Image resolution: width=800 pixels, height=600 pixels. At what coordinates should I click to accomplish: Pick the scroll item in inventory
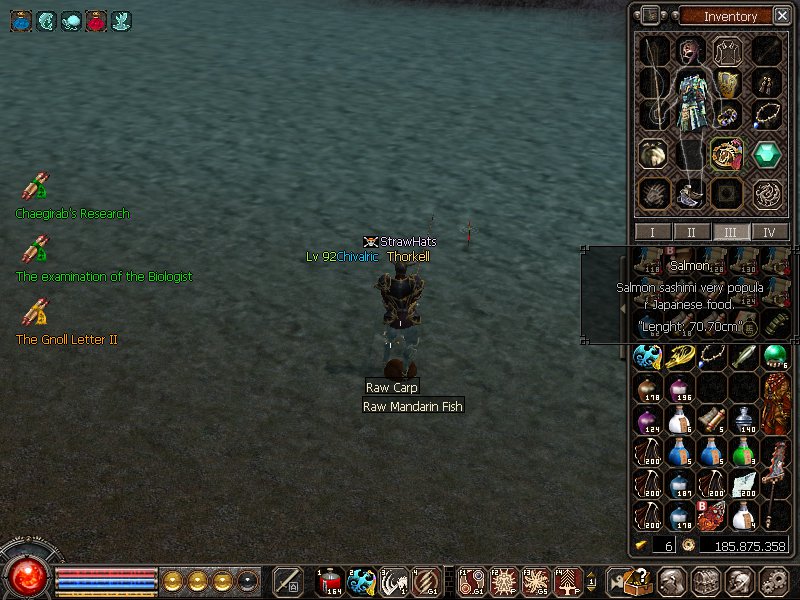point(711,419)
